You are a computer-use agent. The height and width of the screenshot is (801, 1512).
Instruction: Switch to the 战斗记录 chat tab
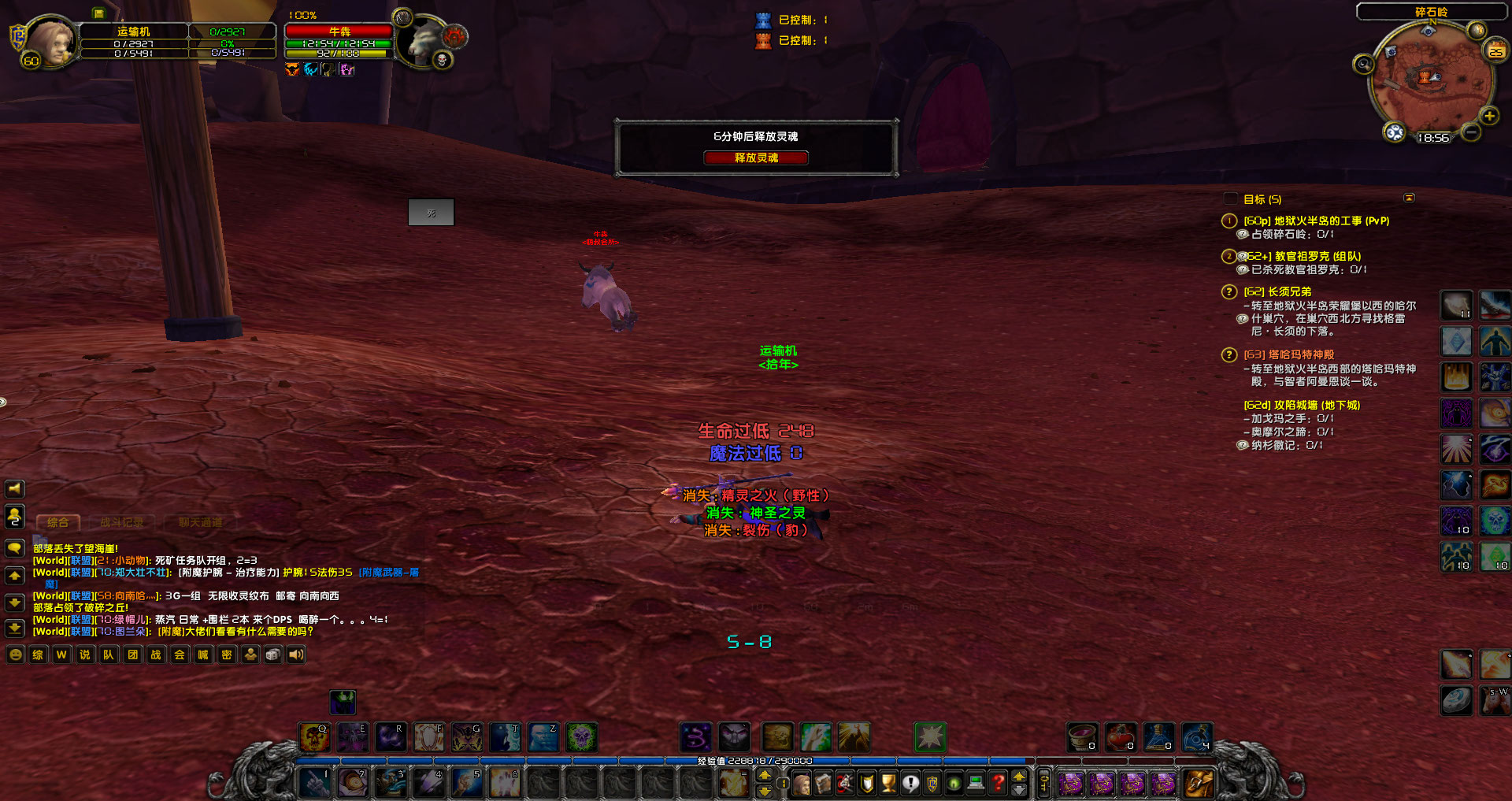coord(122,521)
